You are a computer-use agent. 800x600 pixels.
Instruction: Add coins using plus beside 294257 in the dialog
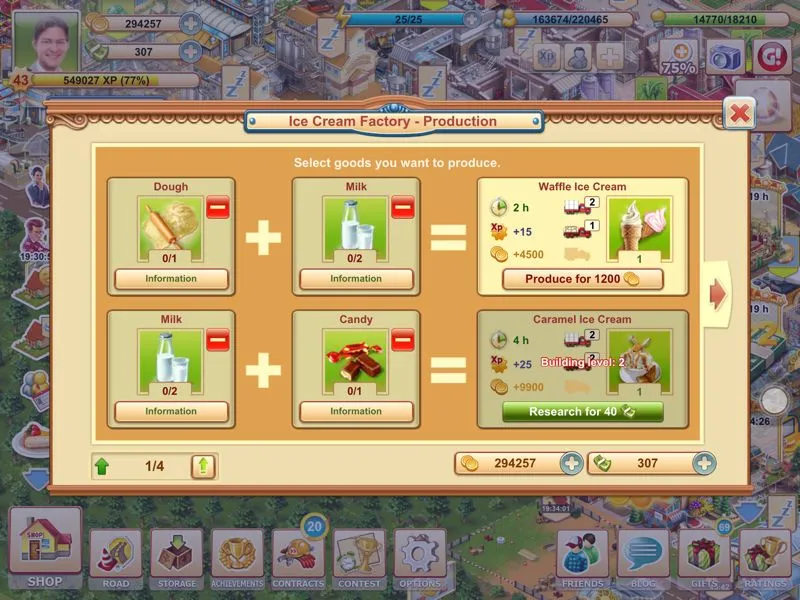(571, 464)
